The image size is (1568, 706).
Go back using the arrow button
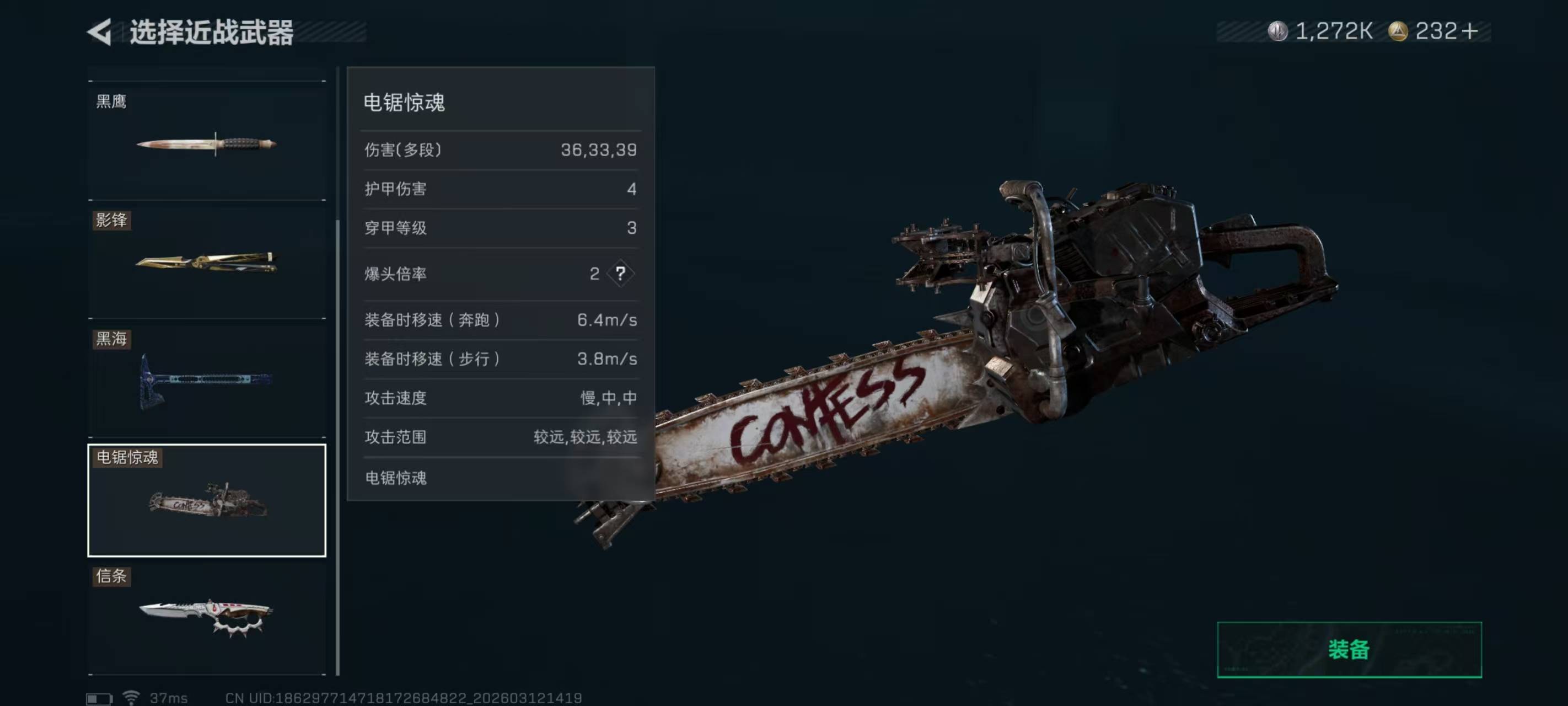point(100,31)
